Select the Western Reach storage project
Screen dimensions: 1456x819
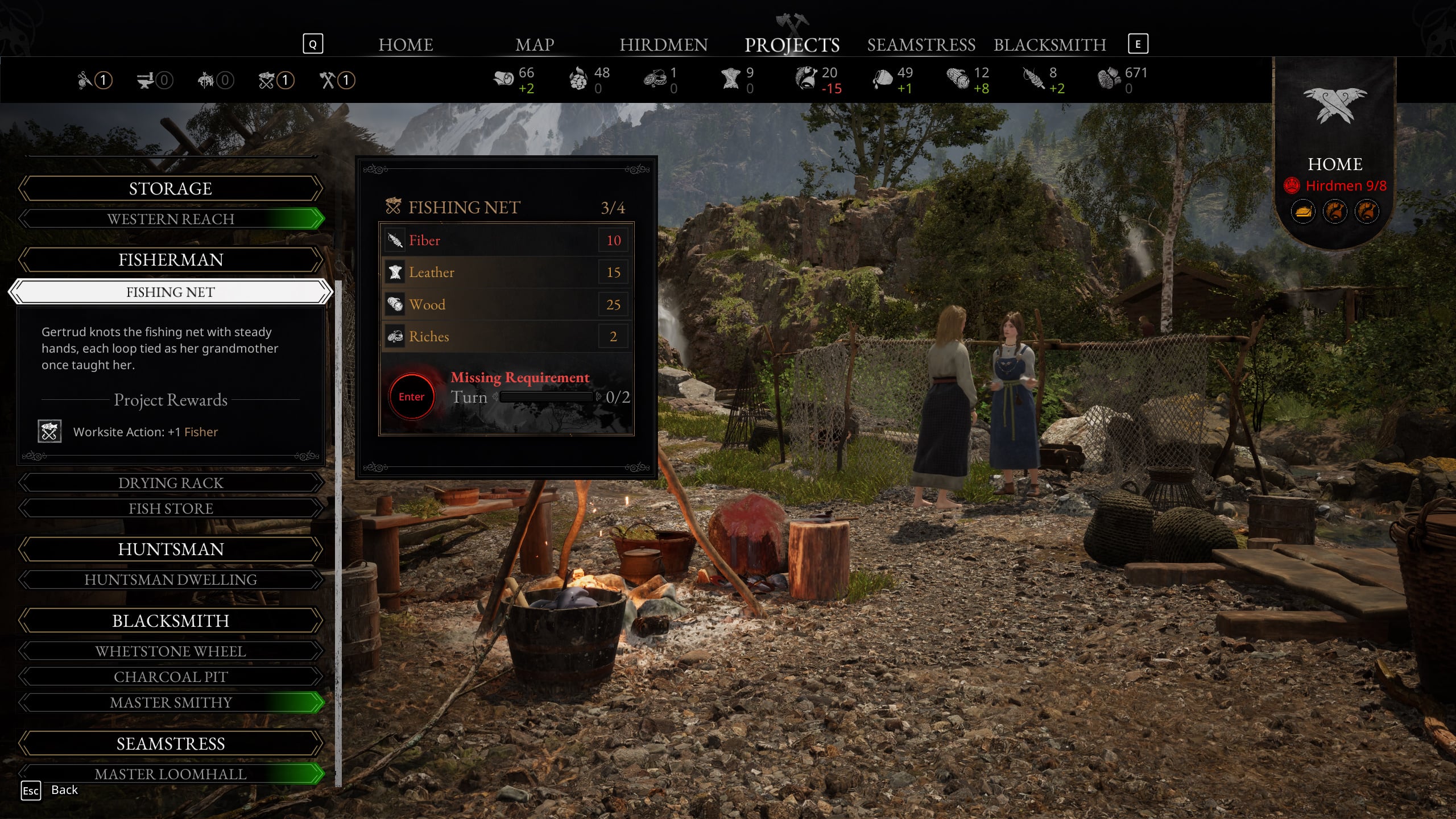[x=171, y=219]
